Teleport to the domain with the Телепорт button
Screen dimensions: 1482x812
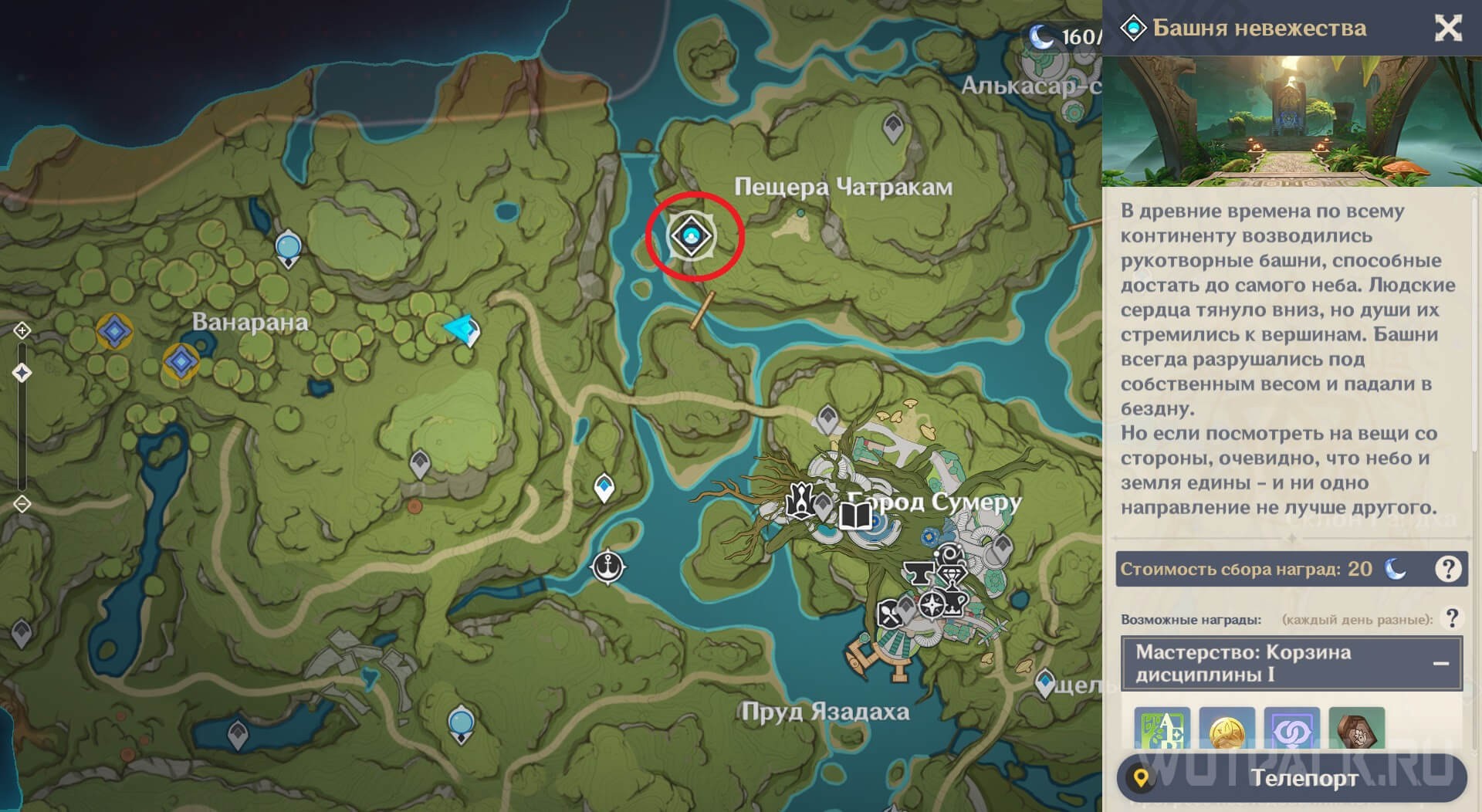pyautogui.click(x=1291, y=777)
